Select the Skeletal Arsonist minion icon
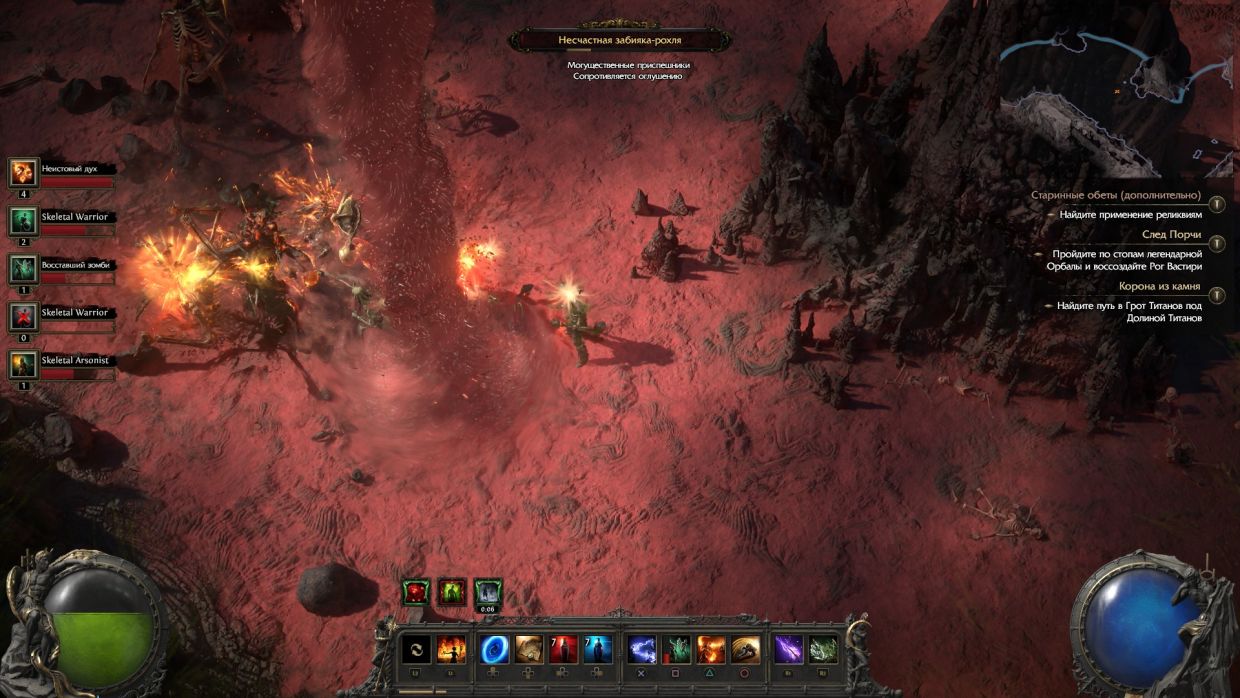The width and height of the screenshot is (1240, 698). point(23,364)
